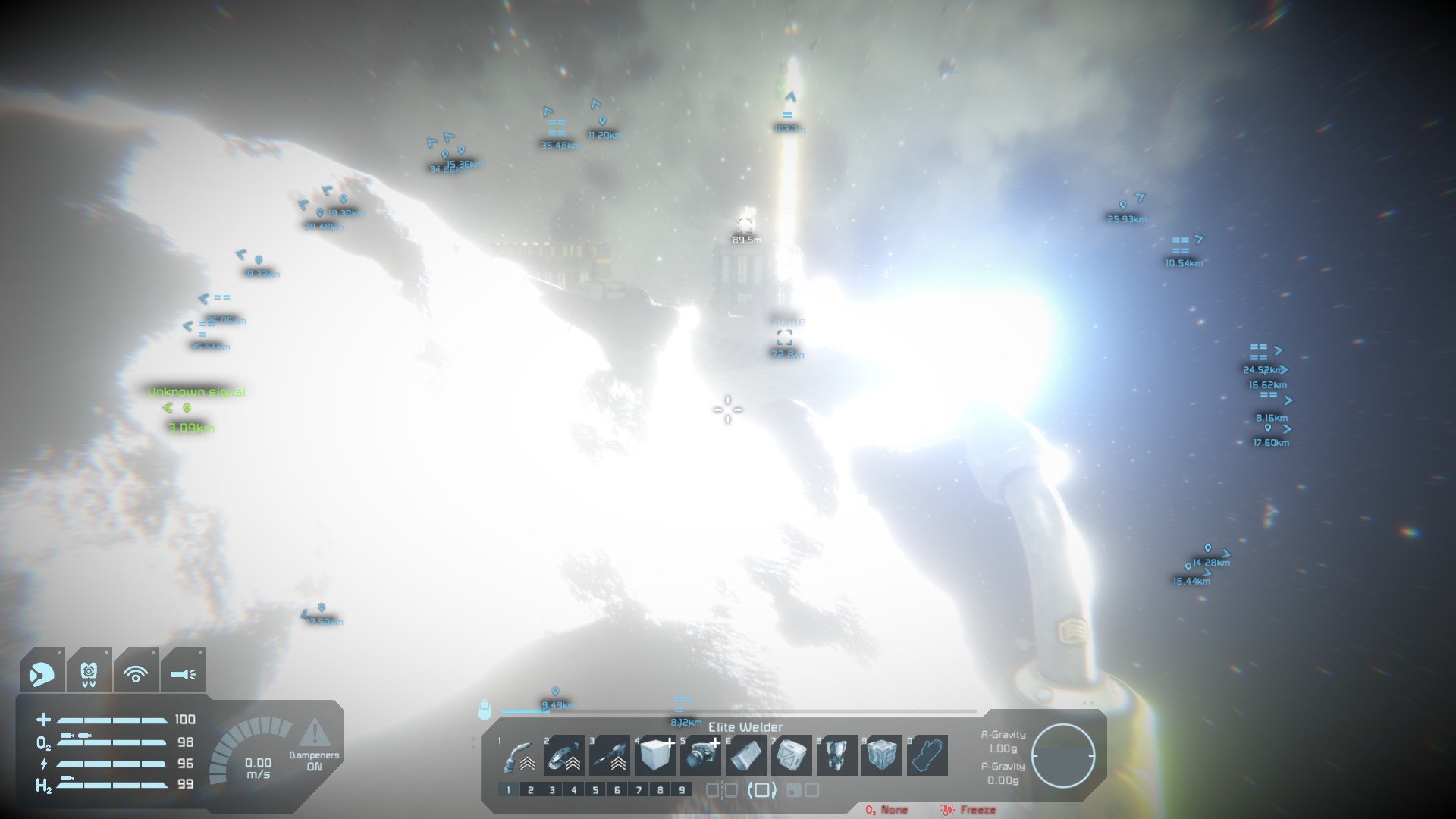Select the grinder tool in slot 2

point(564,755)
